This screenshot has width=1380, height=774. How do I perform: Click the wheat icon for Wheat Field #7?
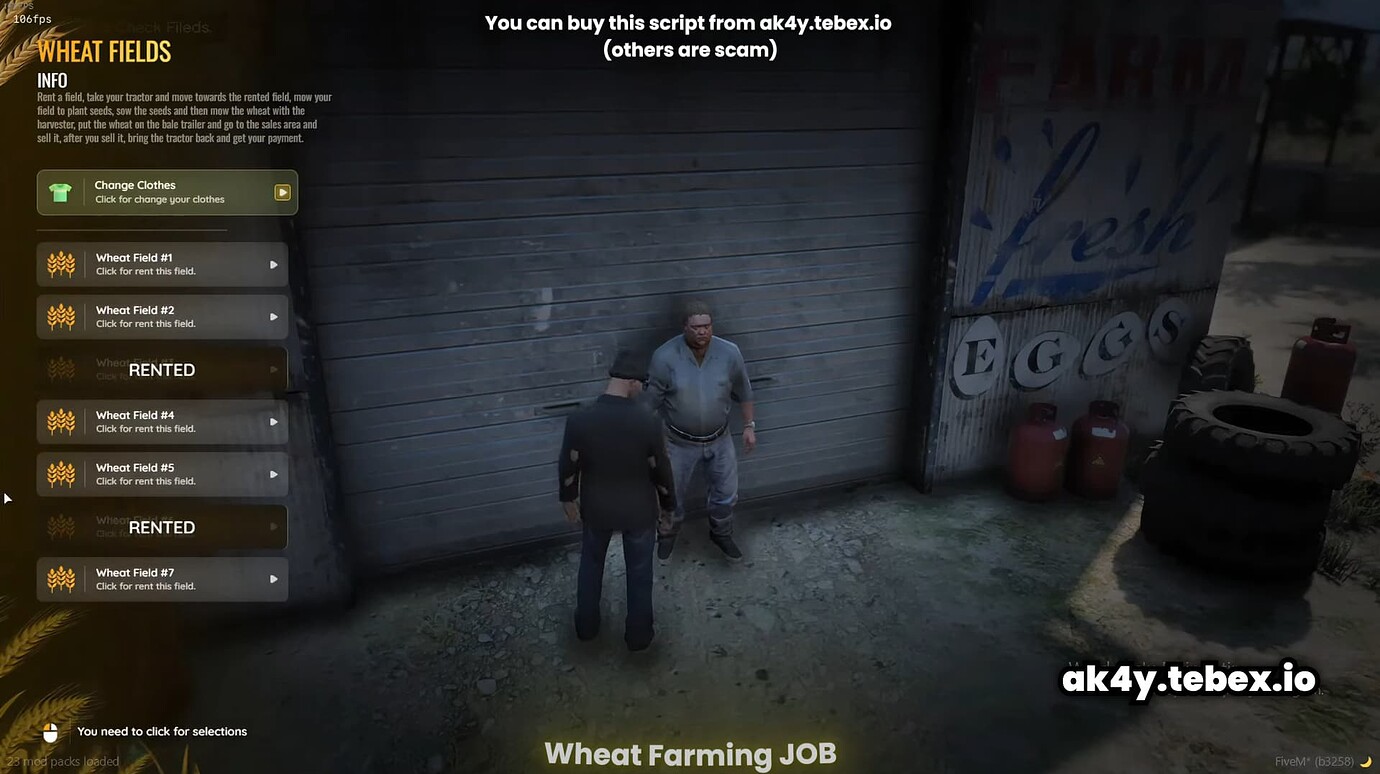60,579
